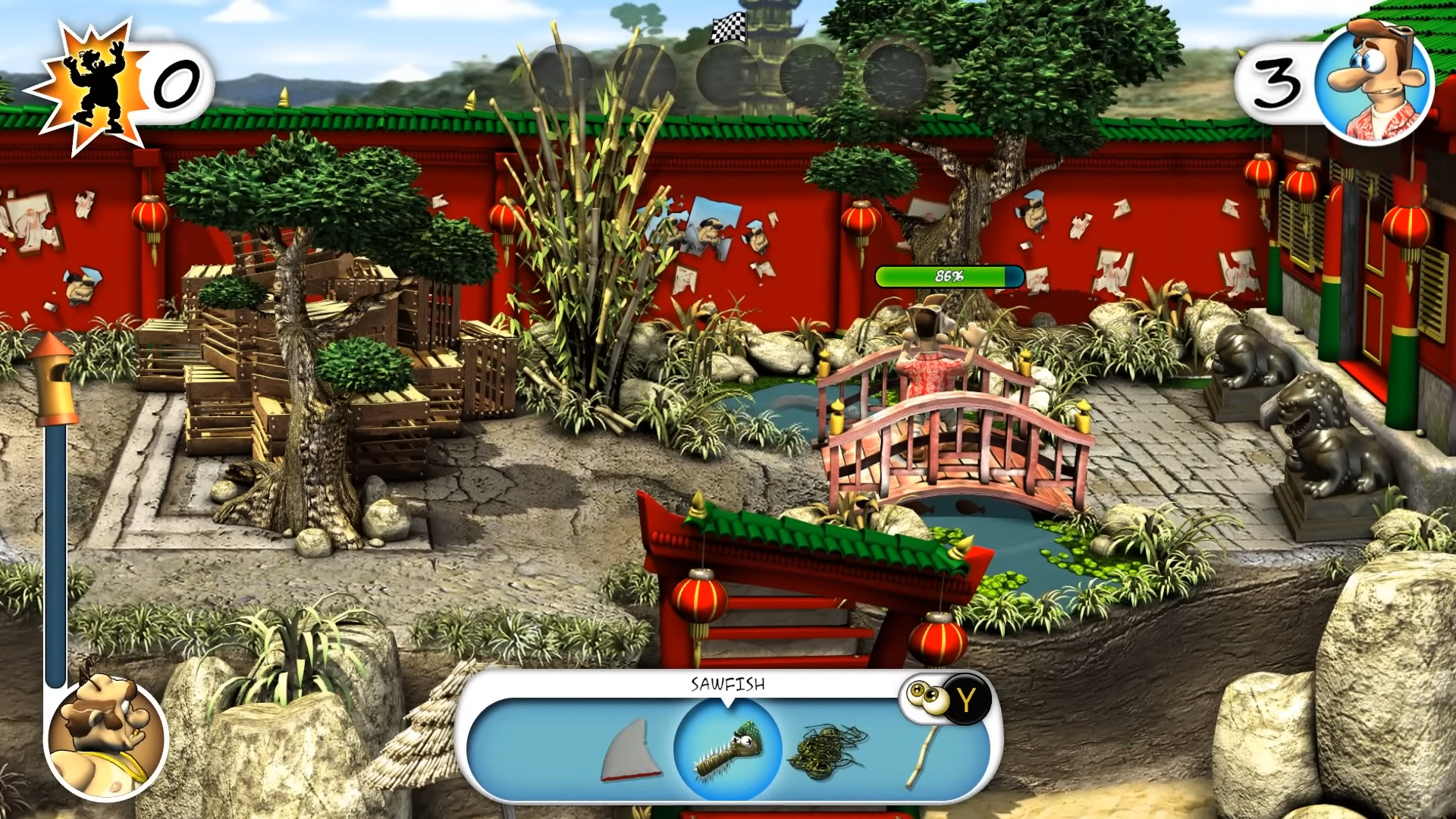The height and width of the screenshot is (819, 1456).
Task: Choose the Sawfish item in inventory
Action: (x=727, y=749)
